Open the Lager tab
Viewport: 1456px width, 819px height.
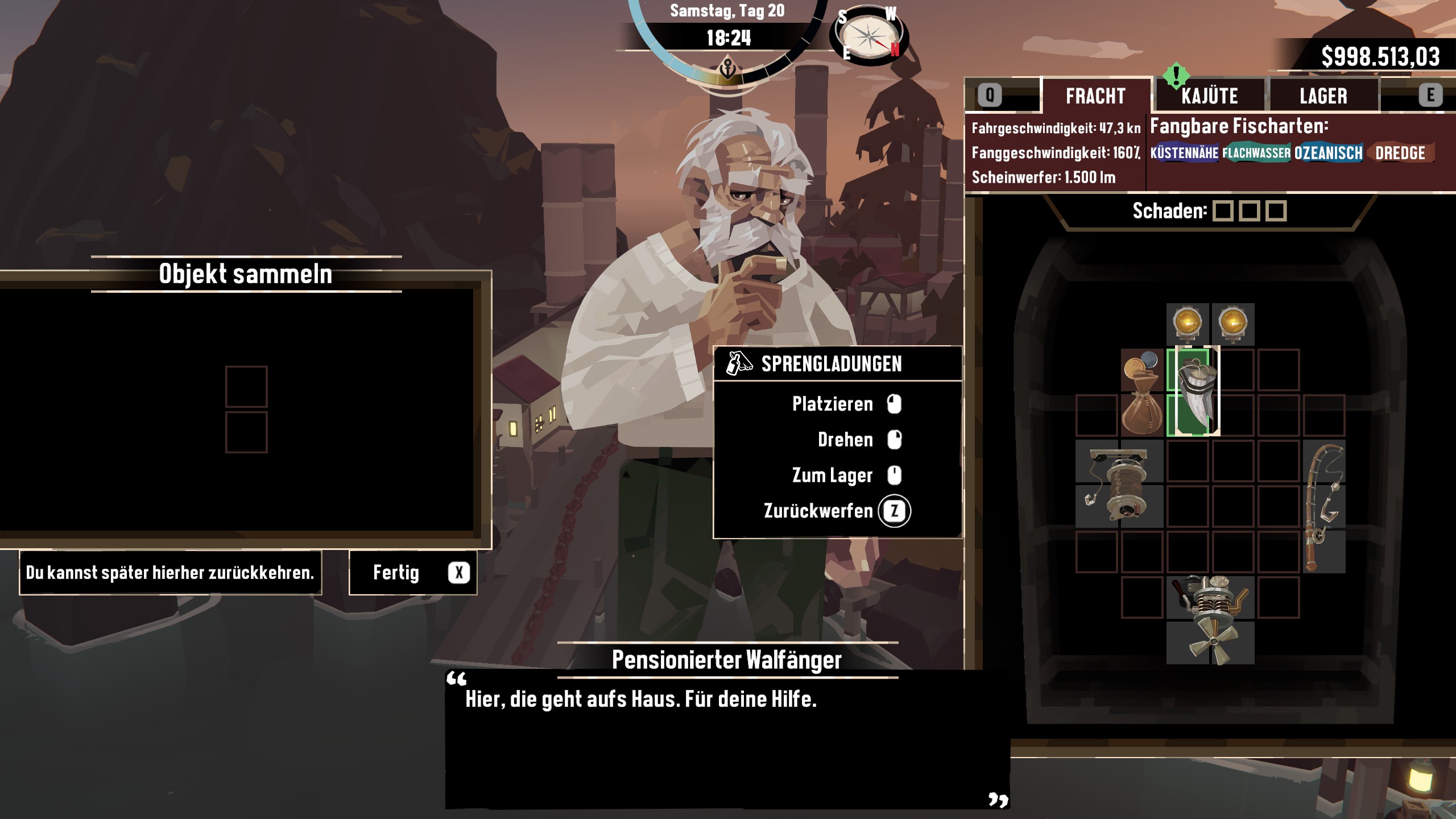pyautogui.click(x=1323, y=96)
